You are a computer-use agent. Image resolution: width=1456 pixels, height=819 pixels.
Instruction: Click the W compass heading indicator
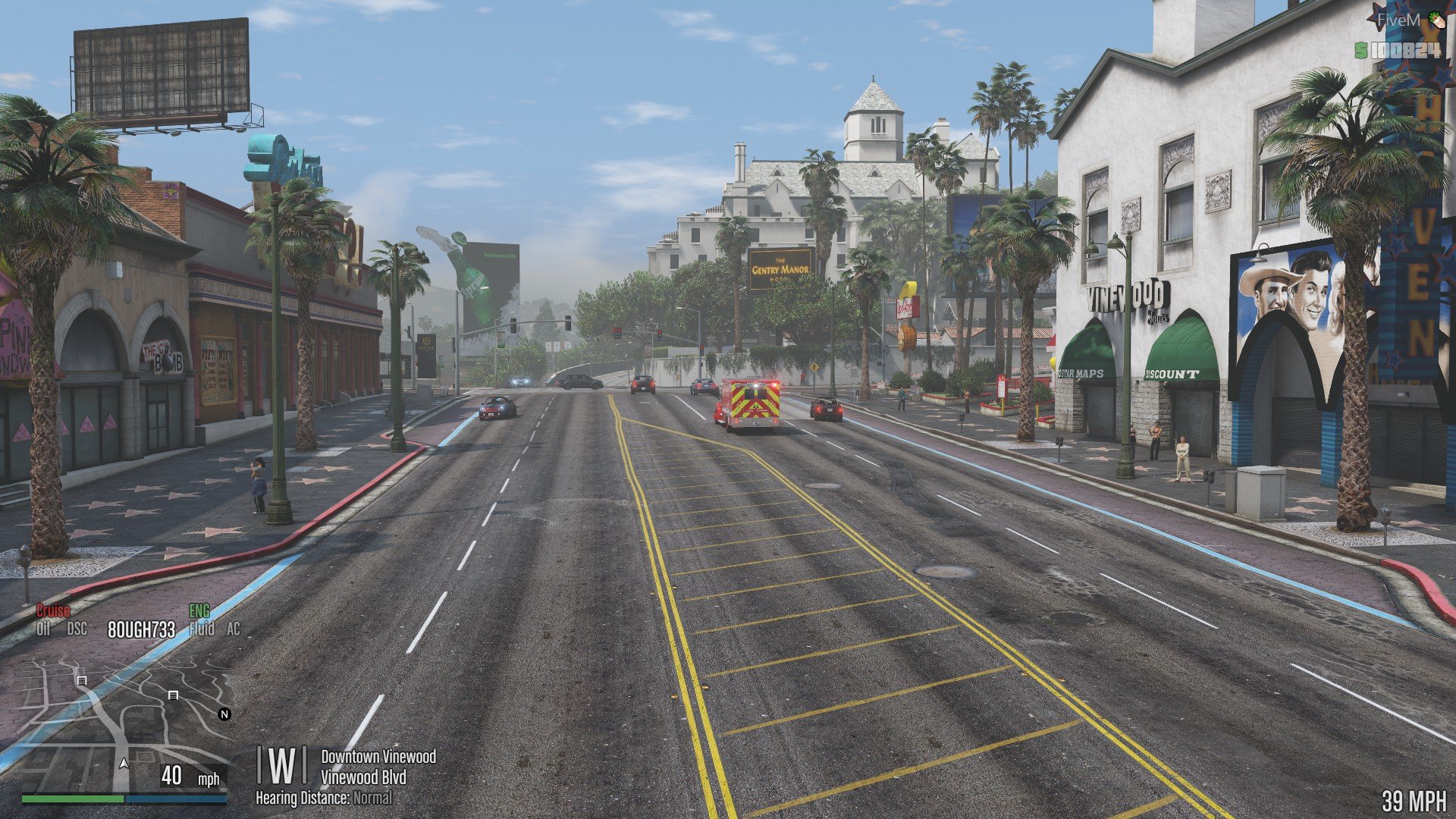pos(281,766)
